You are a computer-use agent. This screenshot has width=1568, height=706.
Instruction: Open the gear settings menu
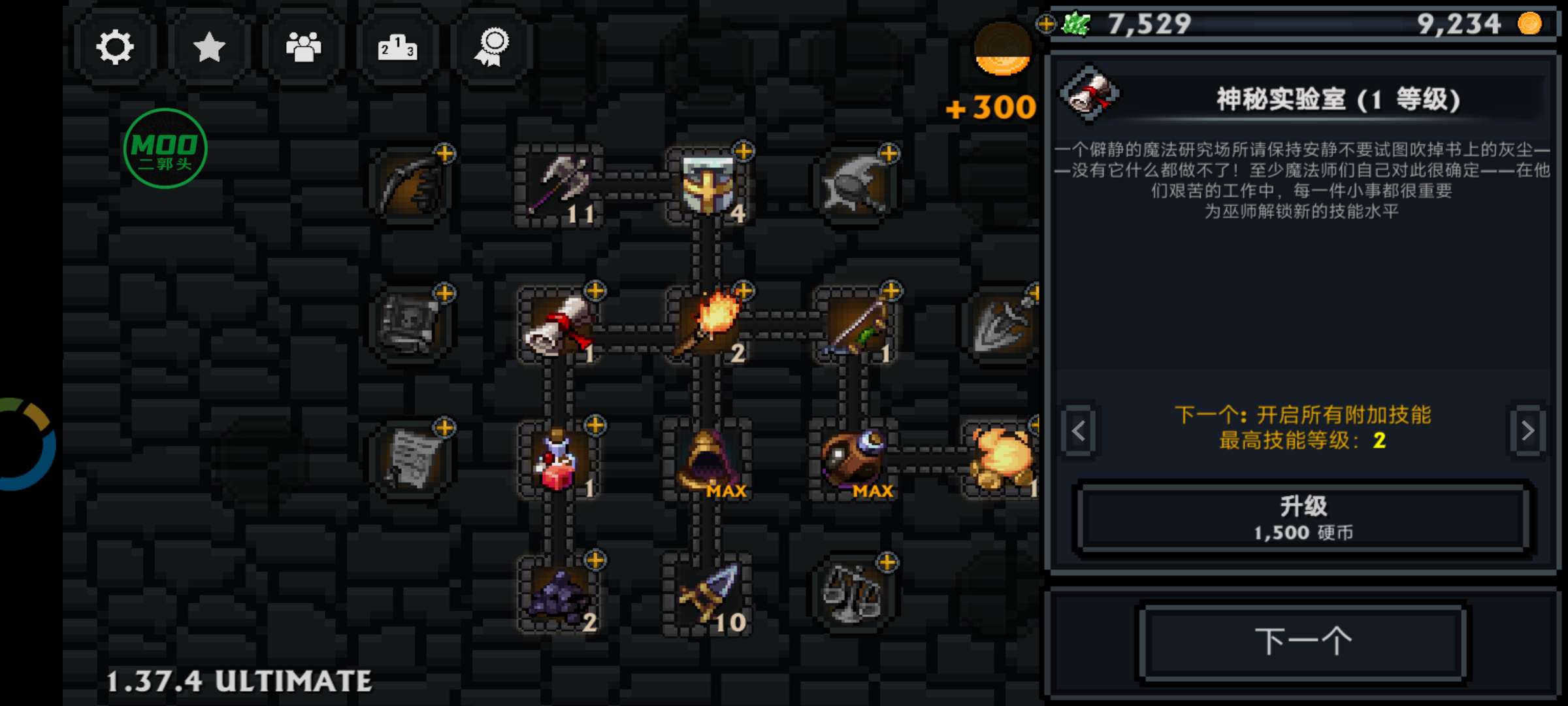(115, 47)
